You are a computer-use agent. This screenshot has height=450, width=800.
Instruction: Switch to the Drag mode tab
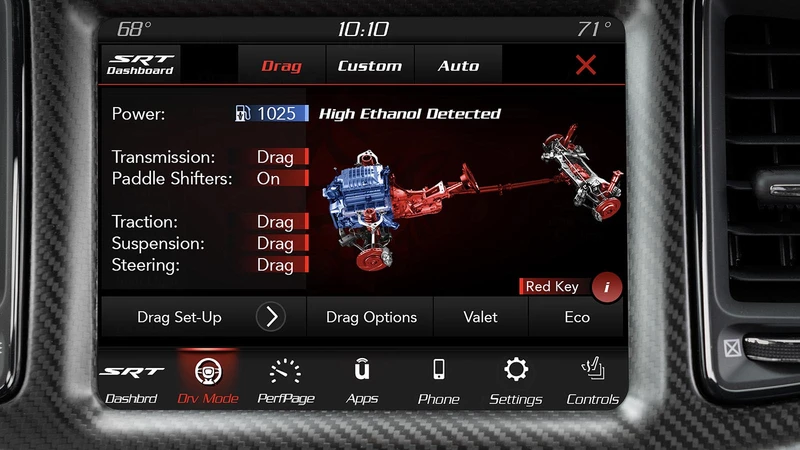tap(281, 66)
